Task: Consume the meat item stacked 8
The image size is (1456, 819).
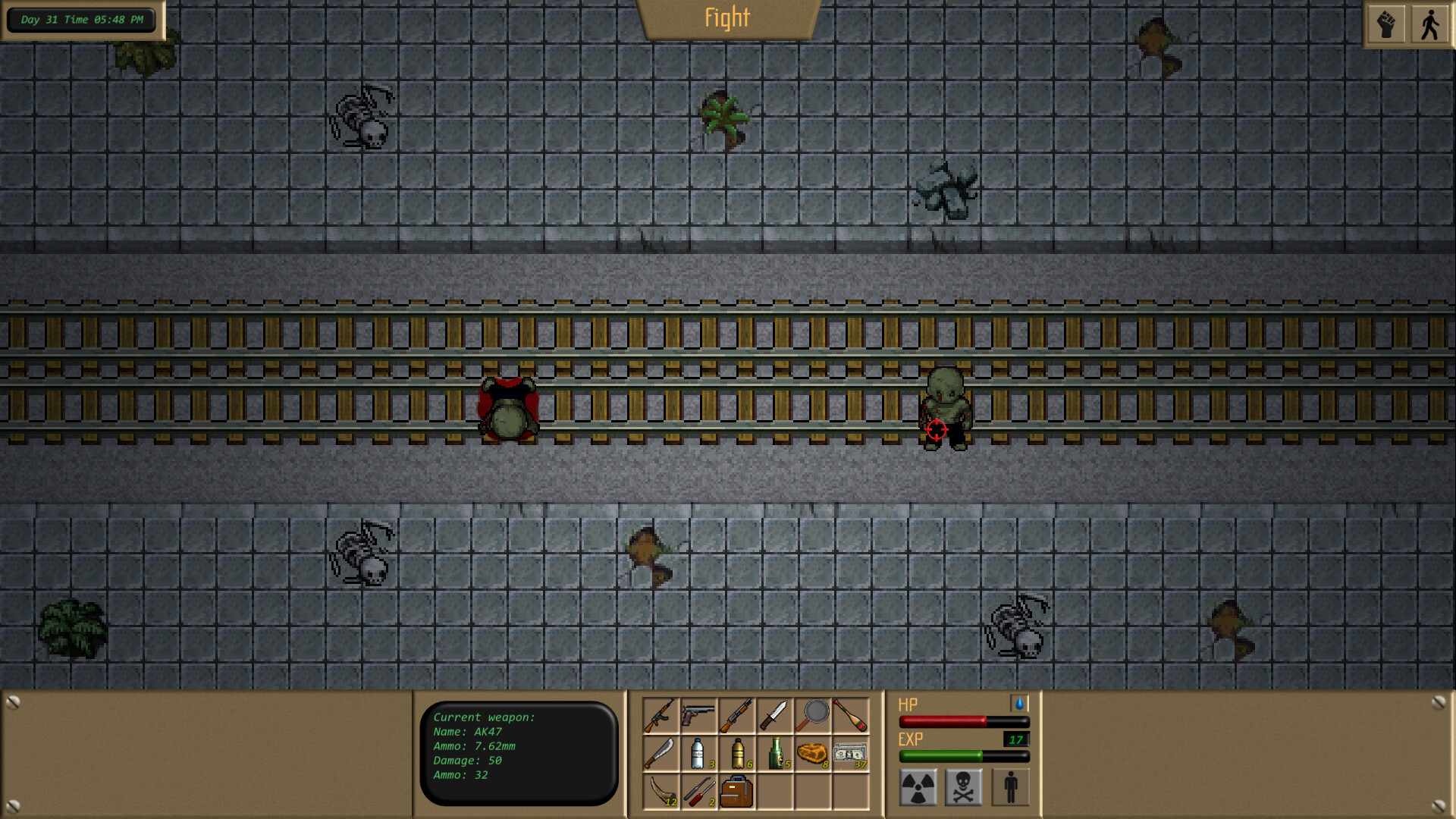Action: point(812,753)
